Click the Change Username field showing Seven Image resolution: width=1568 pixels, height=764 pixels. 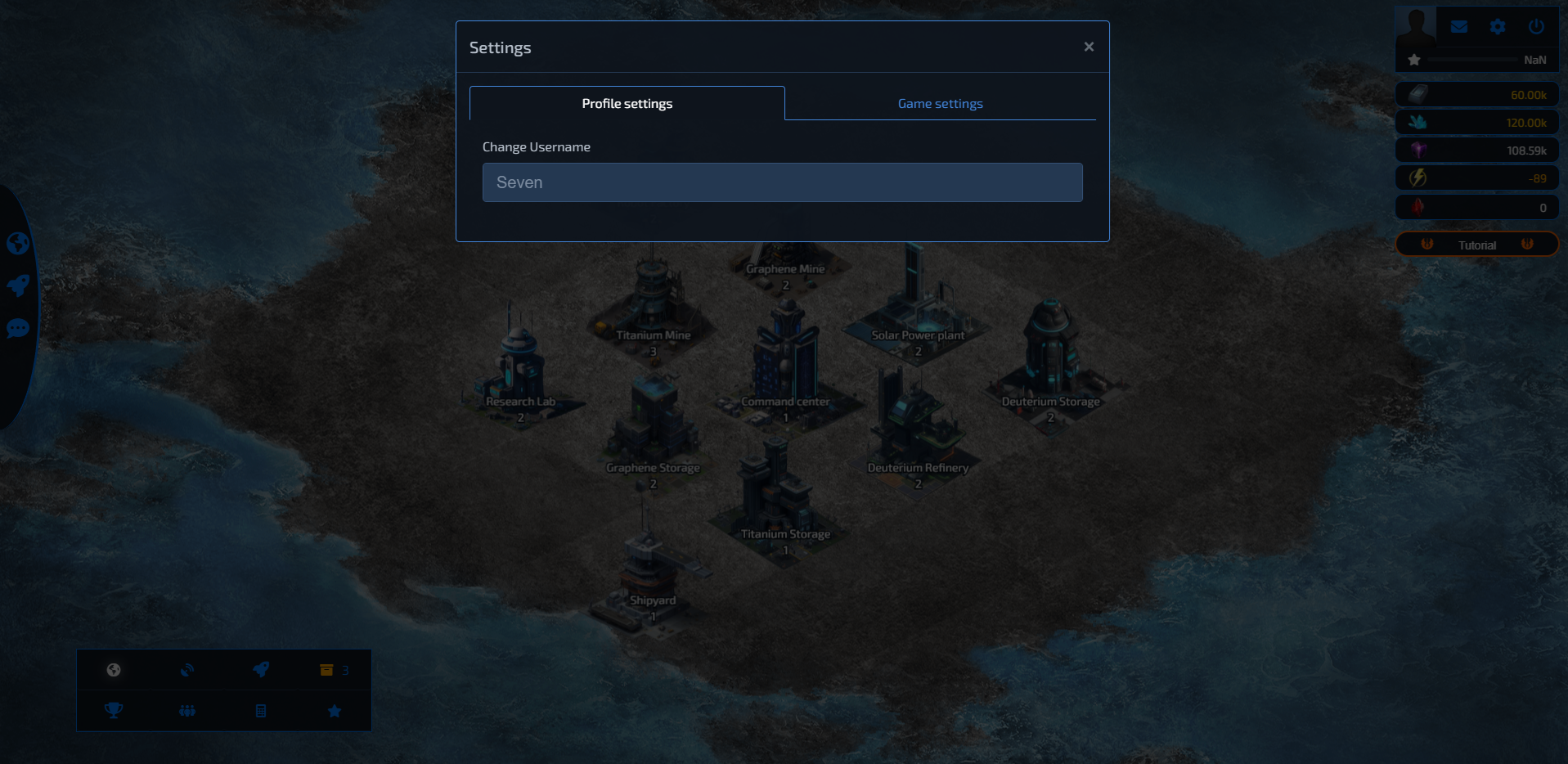[x=783, y=182]
